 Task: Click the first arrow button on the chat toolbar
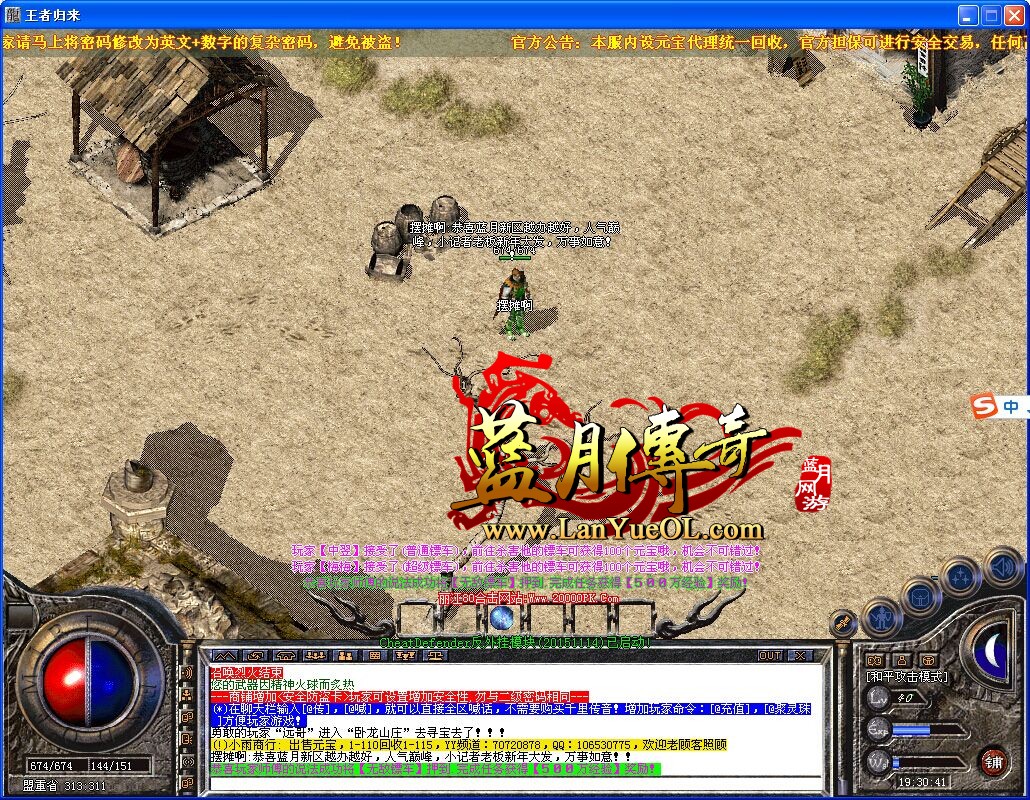pyautogui.click(x=225, y=656)
